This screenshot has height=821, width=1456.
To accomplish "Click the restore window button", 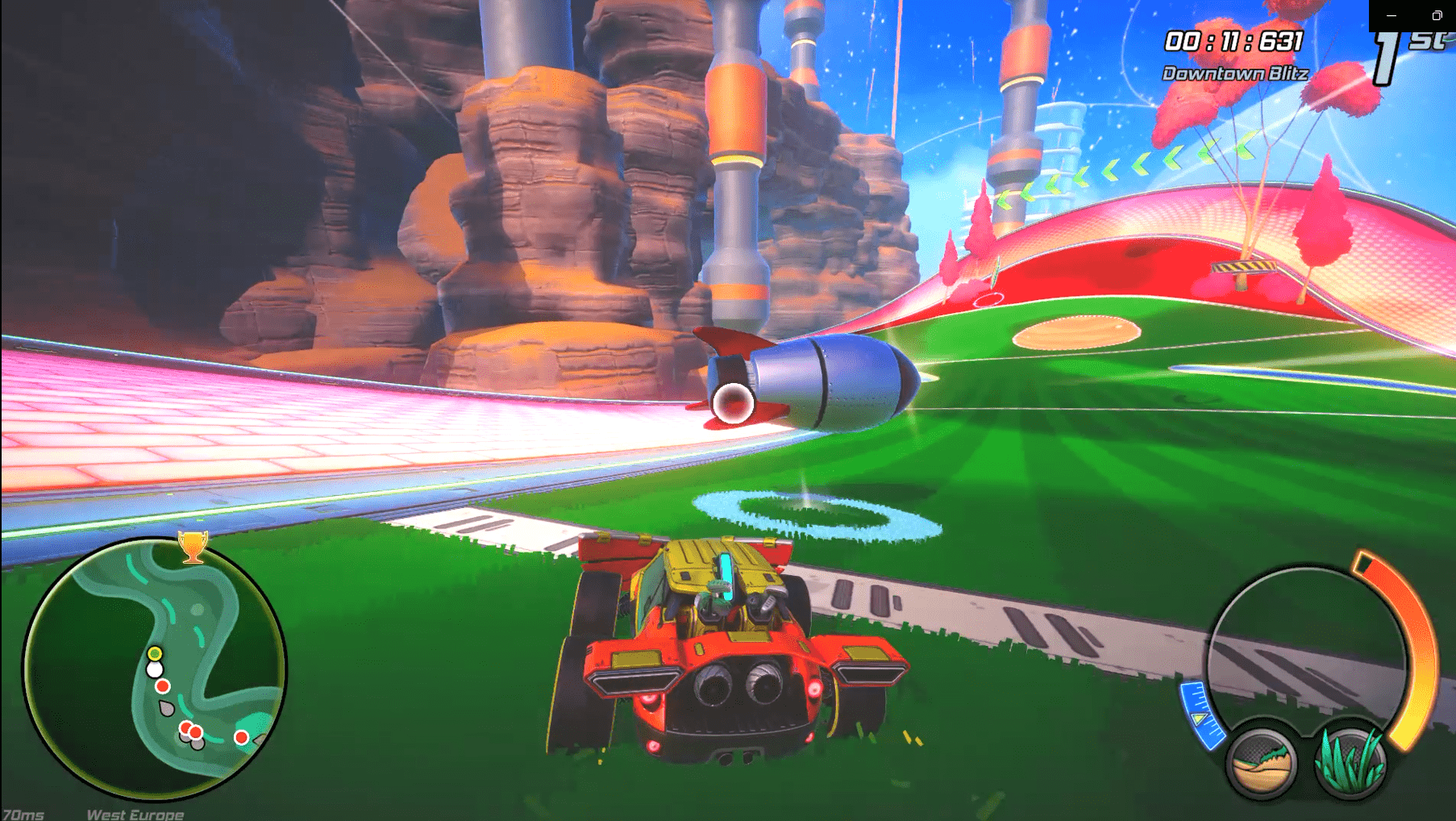I will point(1437,16).
